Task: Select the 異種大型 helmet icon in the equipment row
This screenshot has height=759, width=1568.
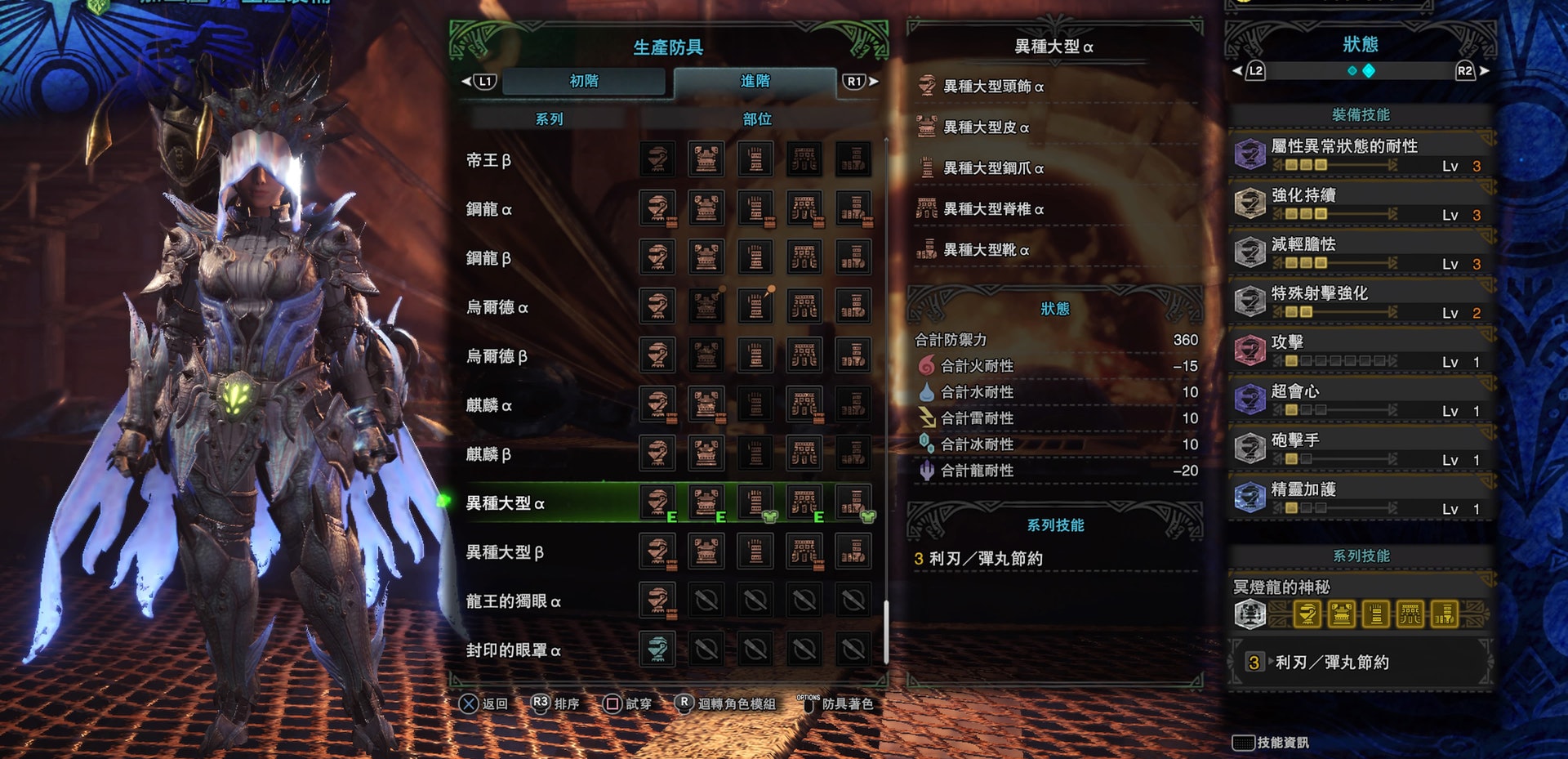Action: click(657, 502)
